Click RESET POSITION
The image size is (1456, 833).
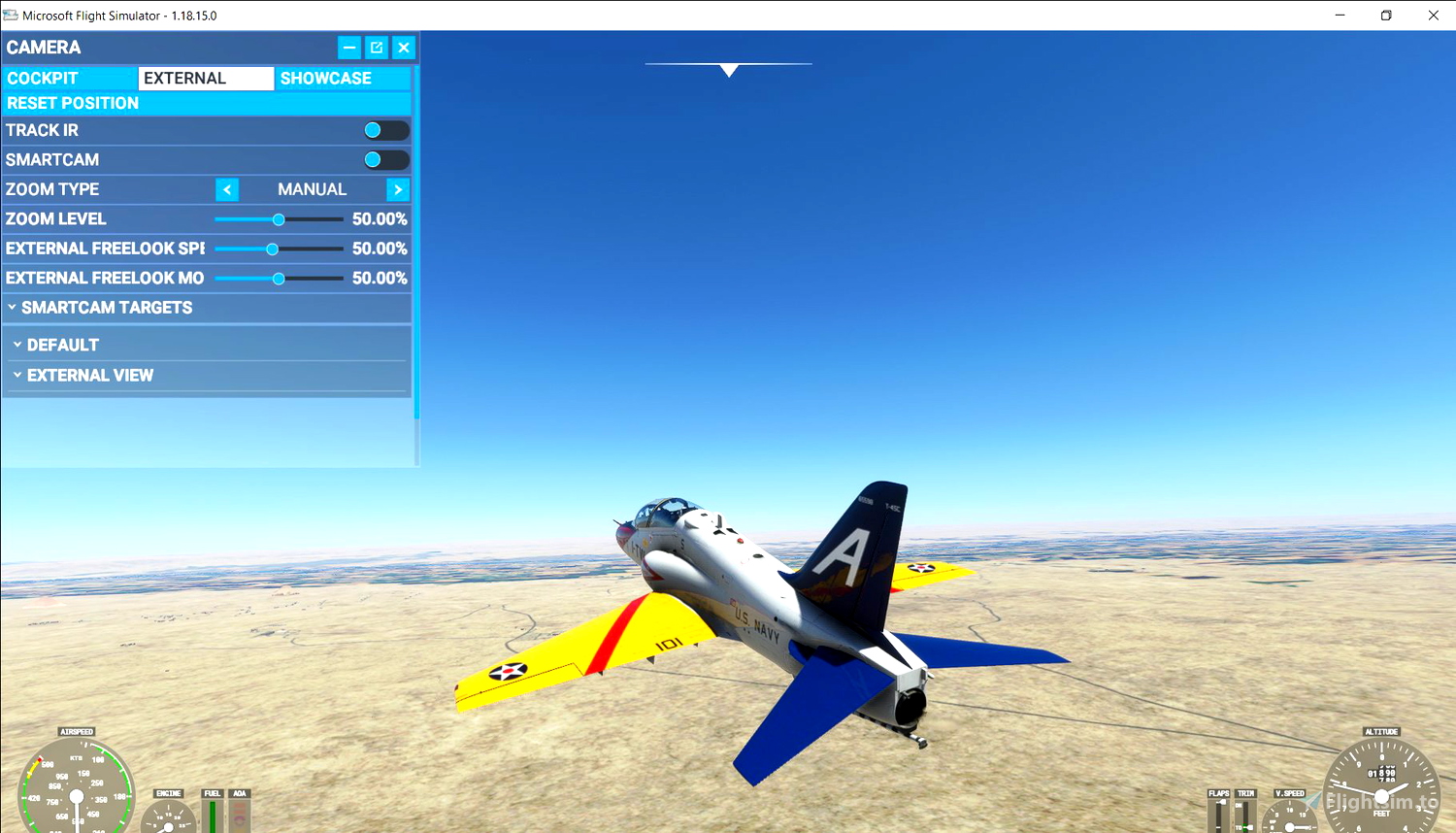point(72,103)
